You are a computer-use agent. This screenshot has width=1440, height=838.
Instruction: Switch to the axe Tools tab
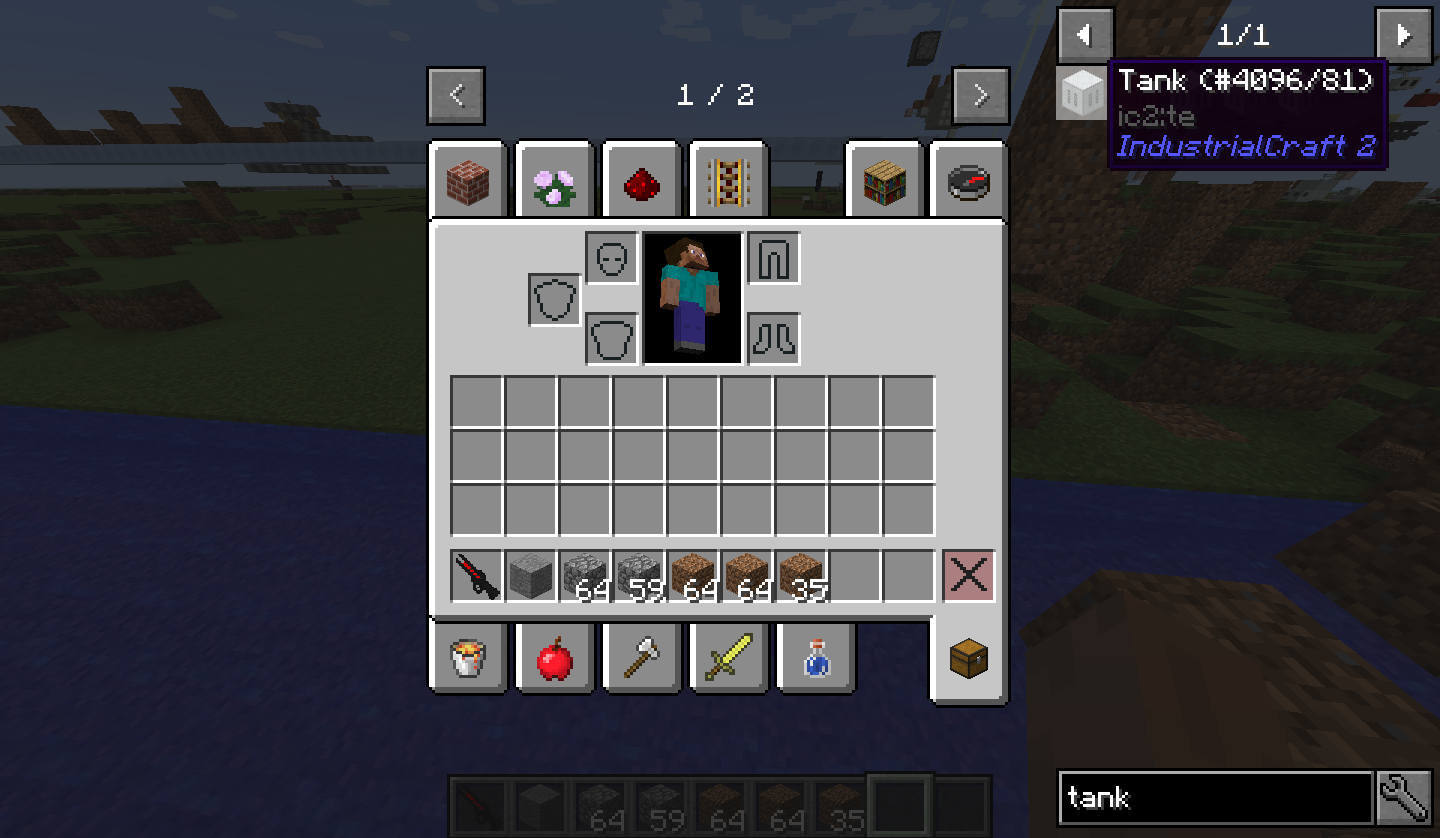coord(642,659)
